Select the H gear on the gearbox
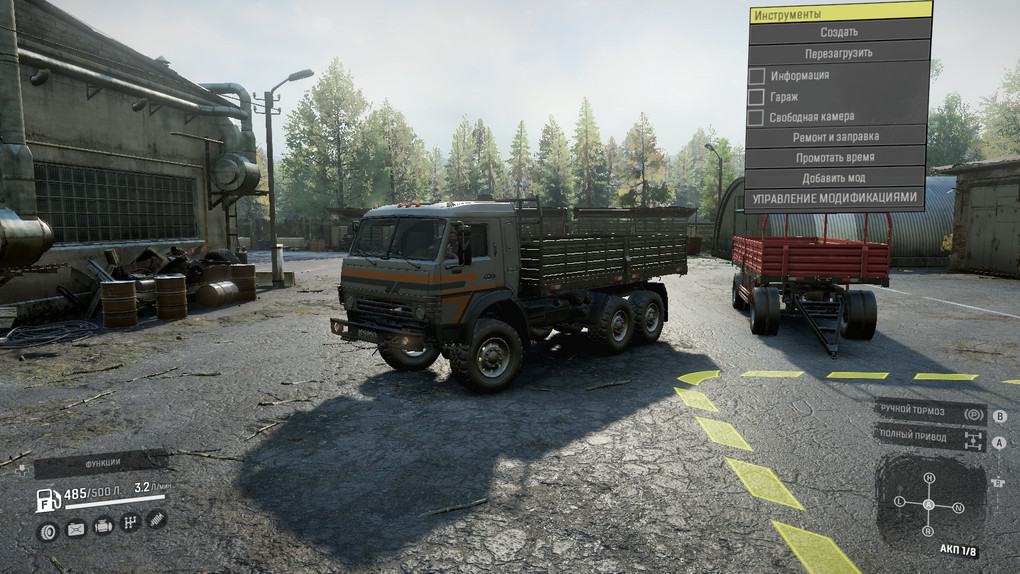The width and height of the screenshot is (1020, 574). pos(929,478)
